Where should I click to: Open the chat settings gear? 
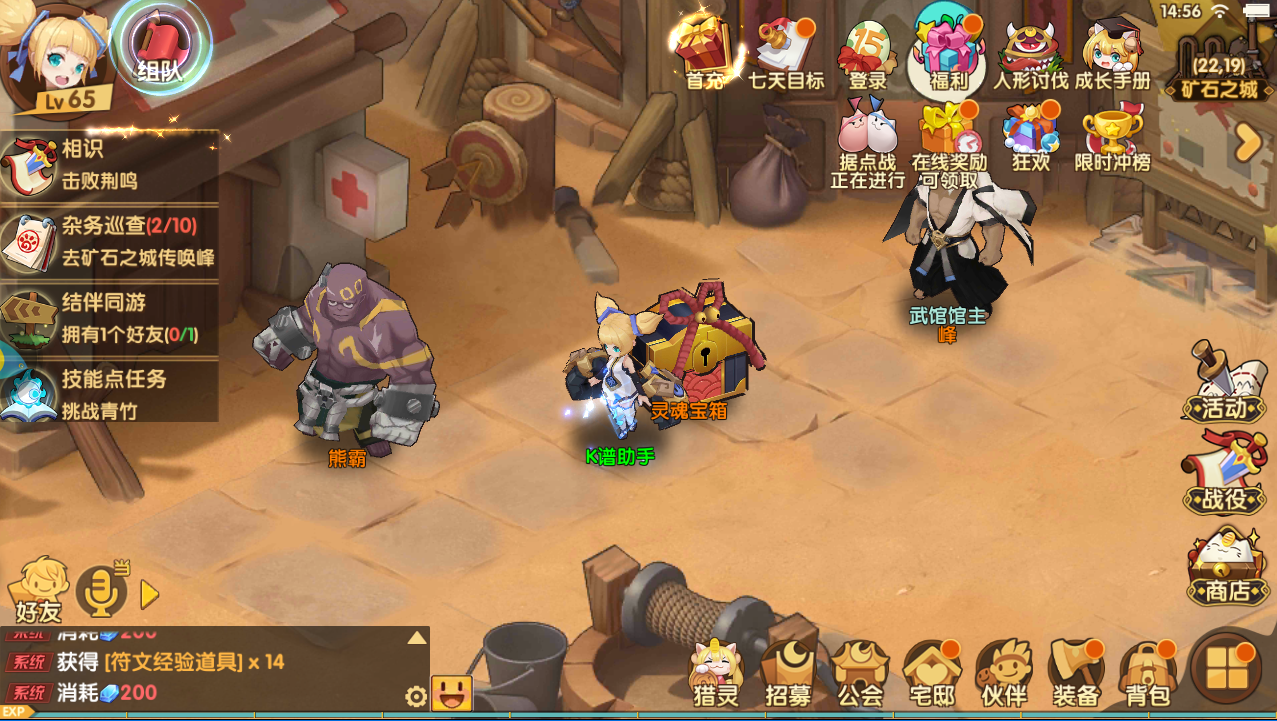pyautogui.click(x=416, y=696)
